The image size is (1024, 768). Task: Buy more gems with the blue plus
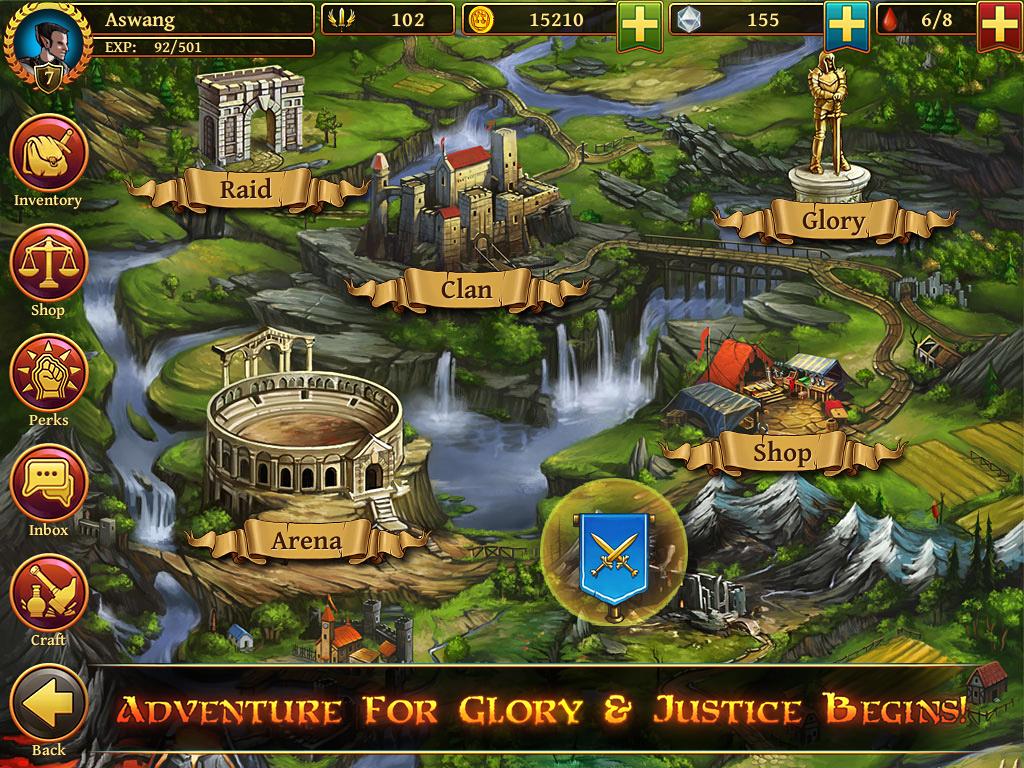[x=847, y=25]
